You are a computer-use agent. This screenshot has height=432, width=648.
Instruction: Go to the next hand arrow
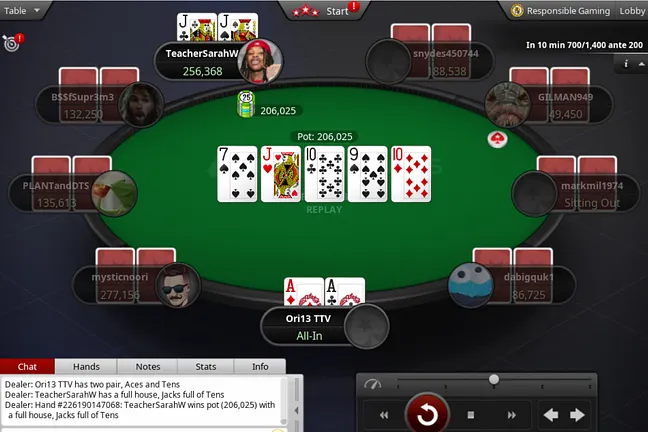[577, 414]
